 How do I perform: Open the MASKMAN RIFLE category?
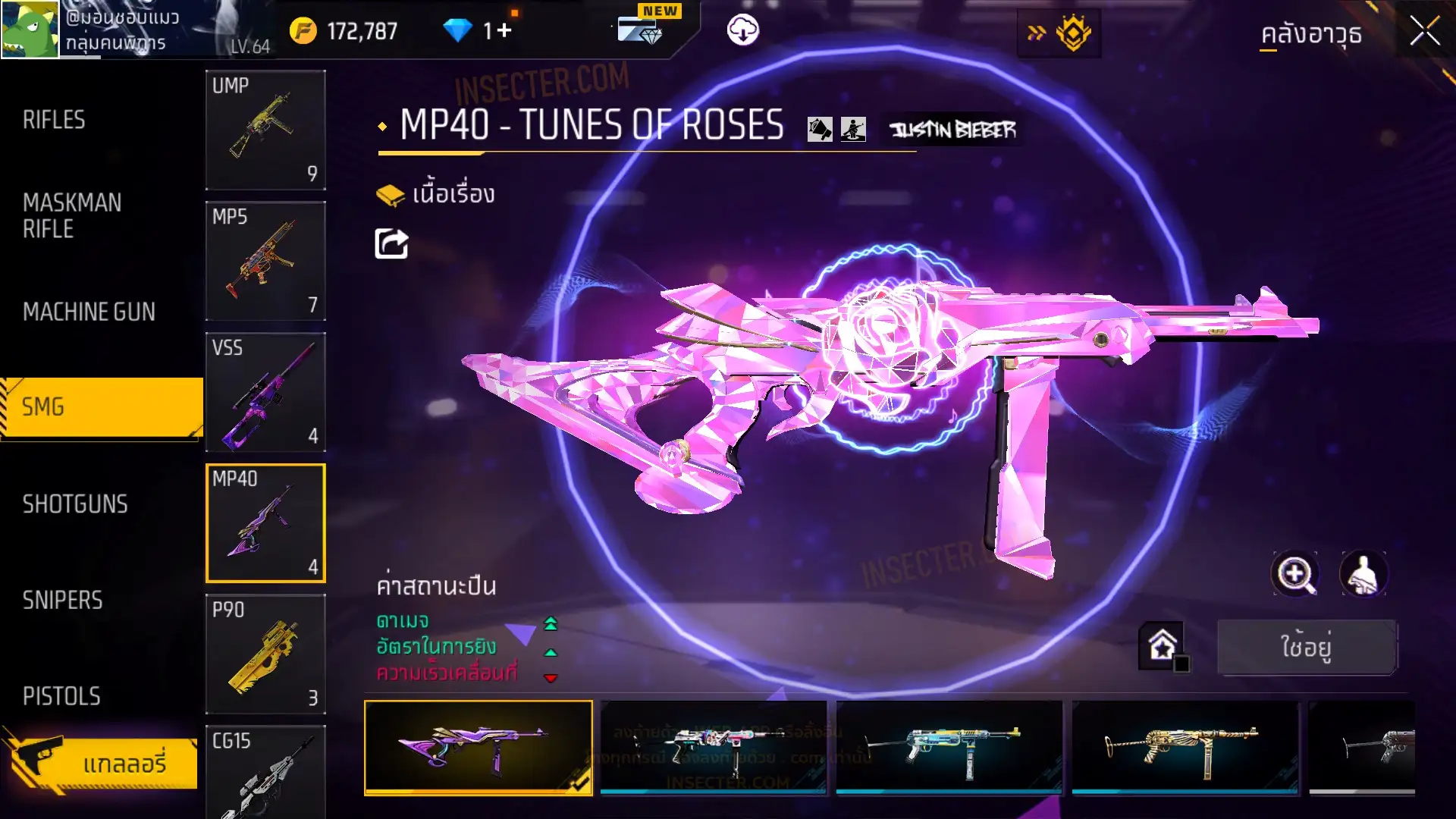[x=72, y=215]
